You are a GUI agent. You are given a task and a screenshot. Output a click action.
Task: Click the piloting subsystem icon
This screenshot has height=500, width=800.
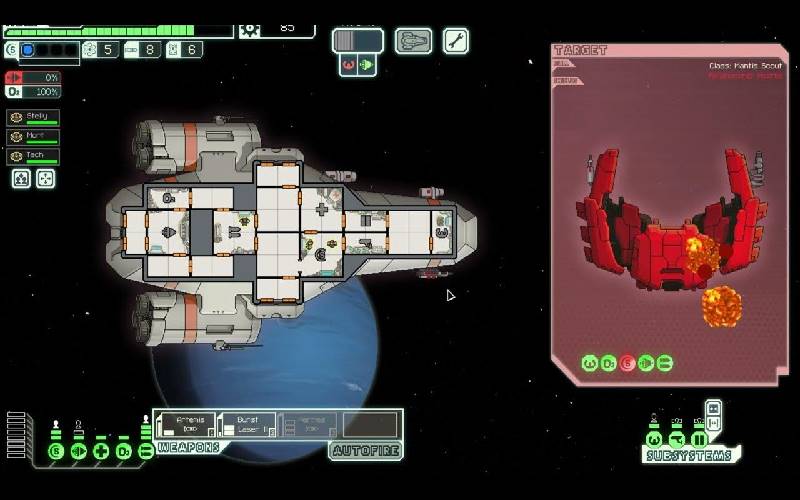[x=654, y=438]
